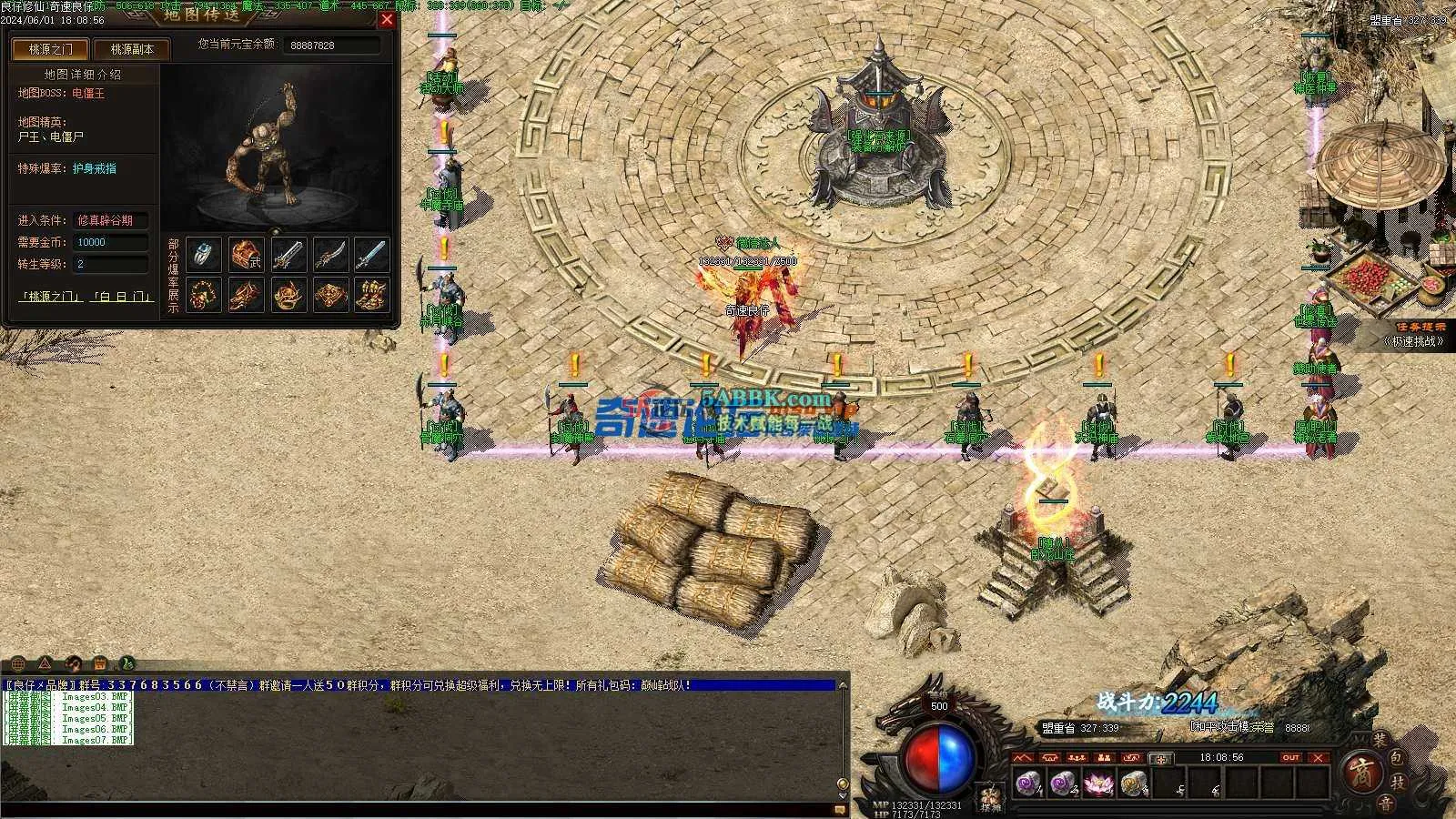The width and height of the screenshot is (1456, 819).
Task: Use the pink lotus hotbar item
Action: click(x=1097, y=783)
